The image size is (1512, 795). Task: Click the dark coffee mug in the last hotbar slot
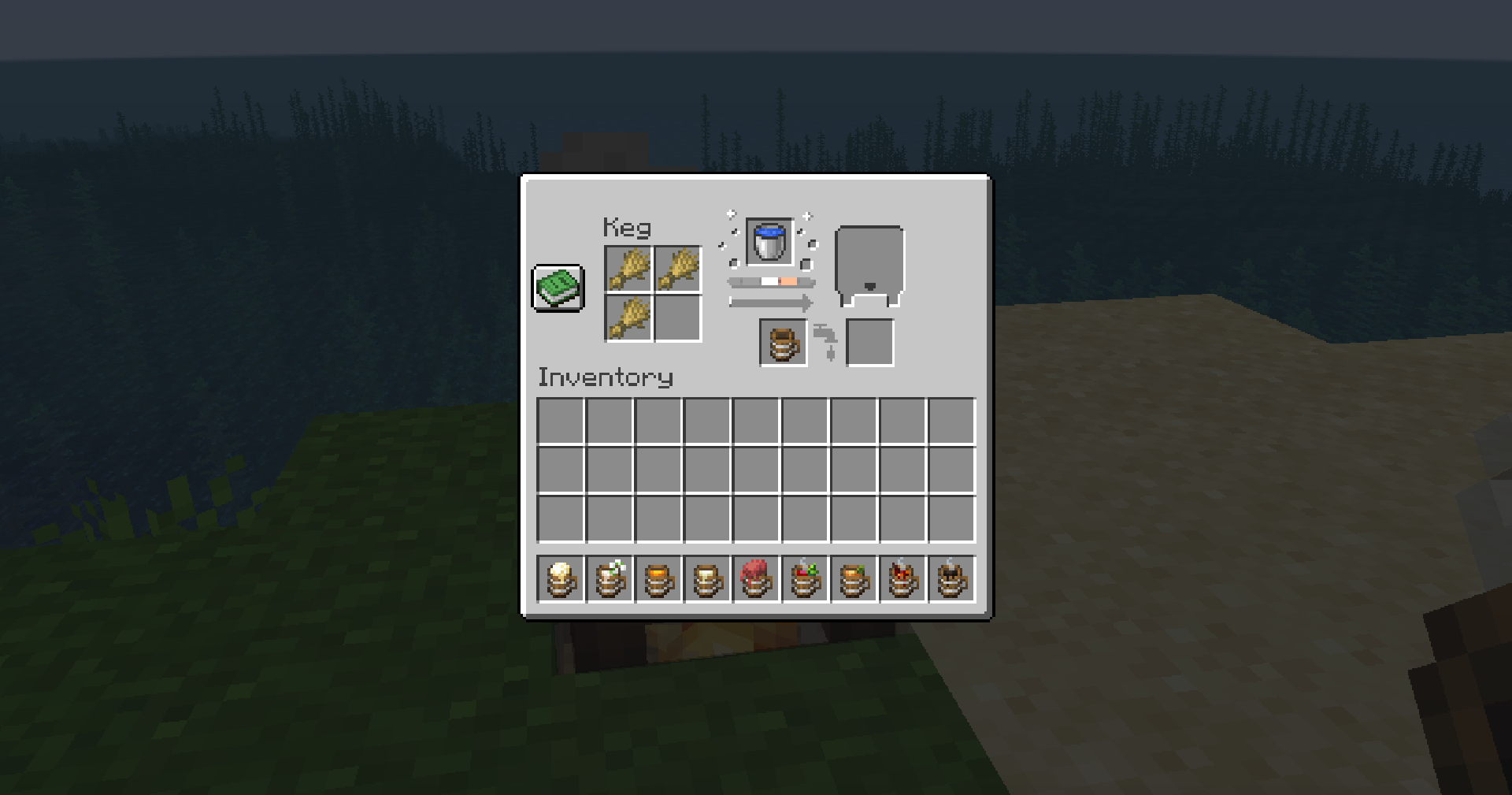tap(953, 579)
